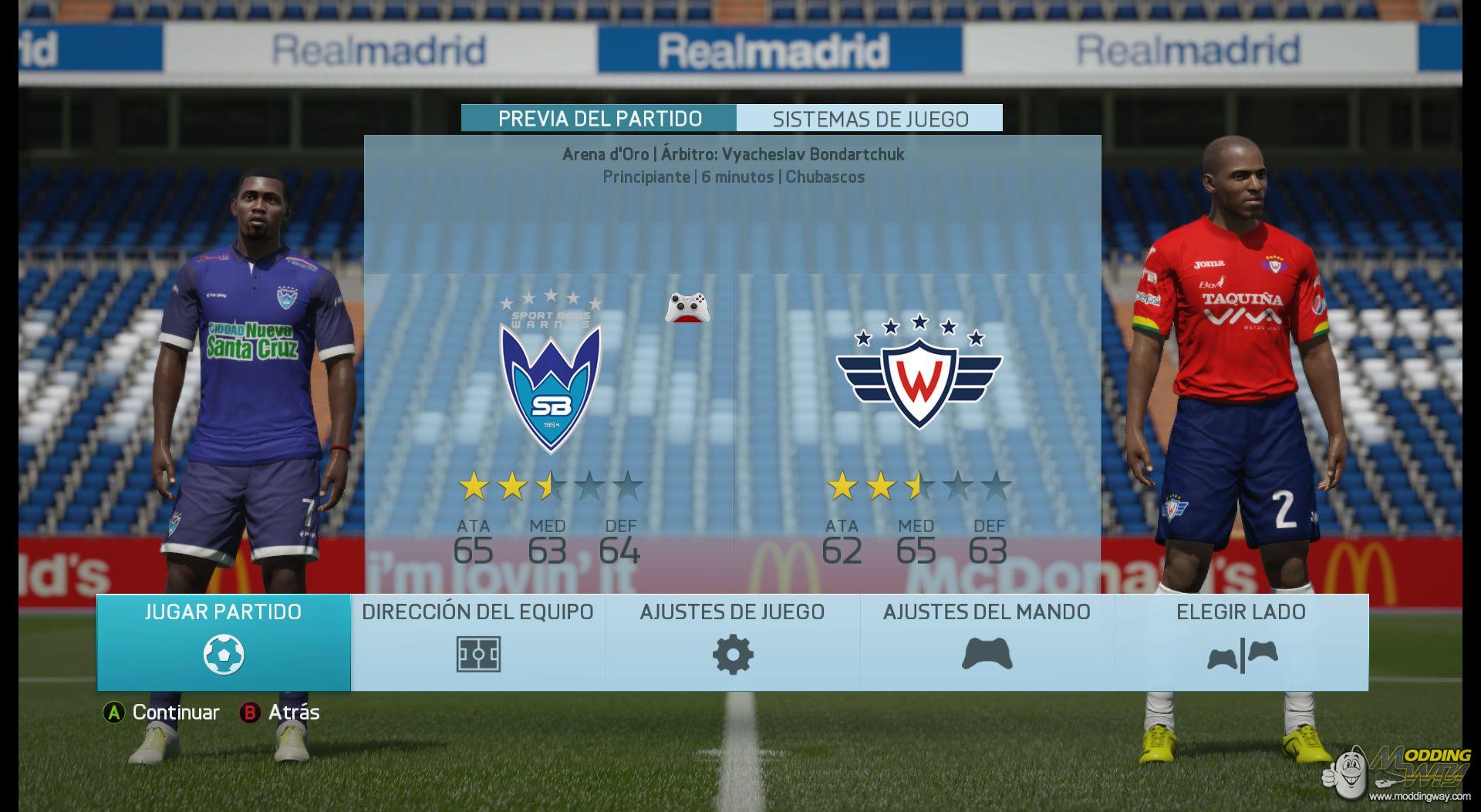
Task: Select Jugar Partido to start the match
Action: click(224, 642)
